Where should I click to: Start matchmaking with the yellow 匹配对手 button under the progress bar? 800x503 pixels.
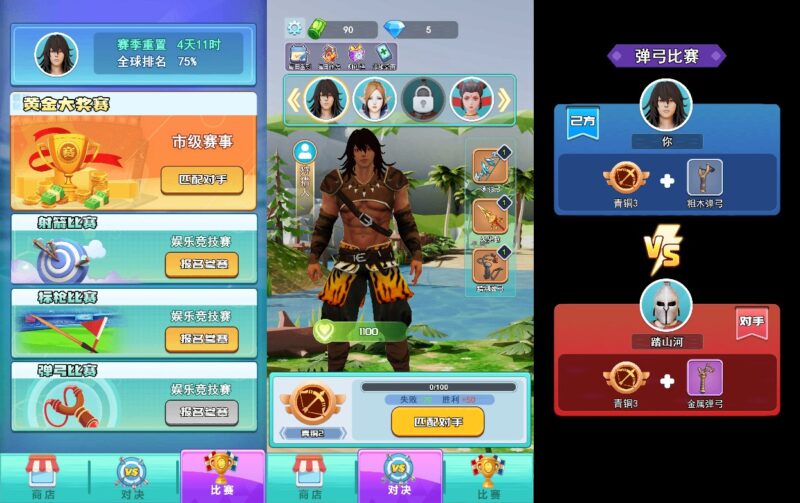click(437, 421)
